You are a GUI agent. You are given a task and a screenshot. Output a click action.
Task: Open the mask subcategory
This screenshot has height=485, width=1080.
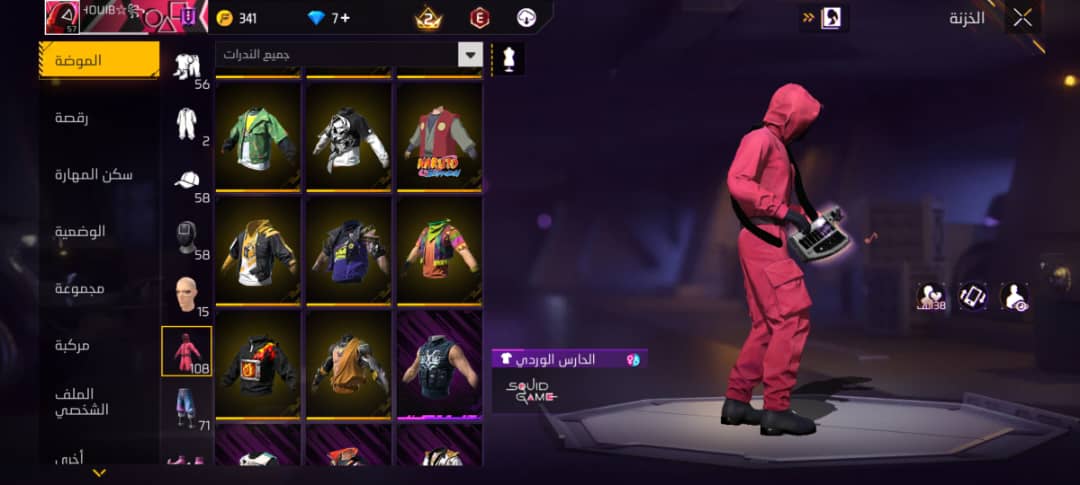click(187, 238)
